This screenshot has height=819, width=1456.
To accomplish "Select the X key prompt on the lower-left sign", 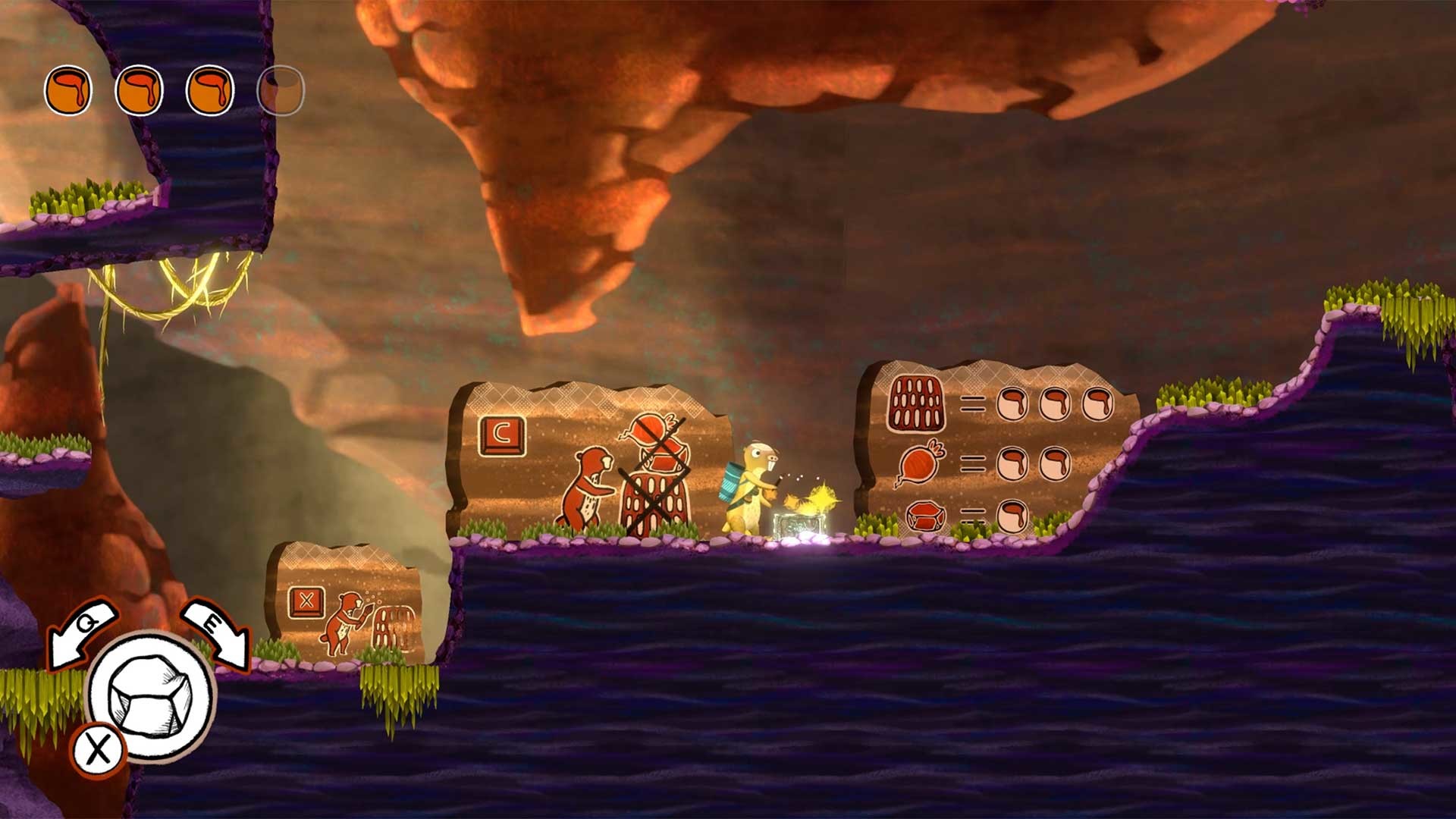I will 306,603.
